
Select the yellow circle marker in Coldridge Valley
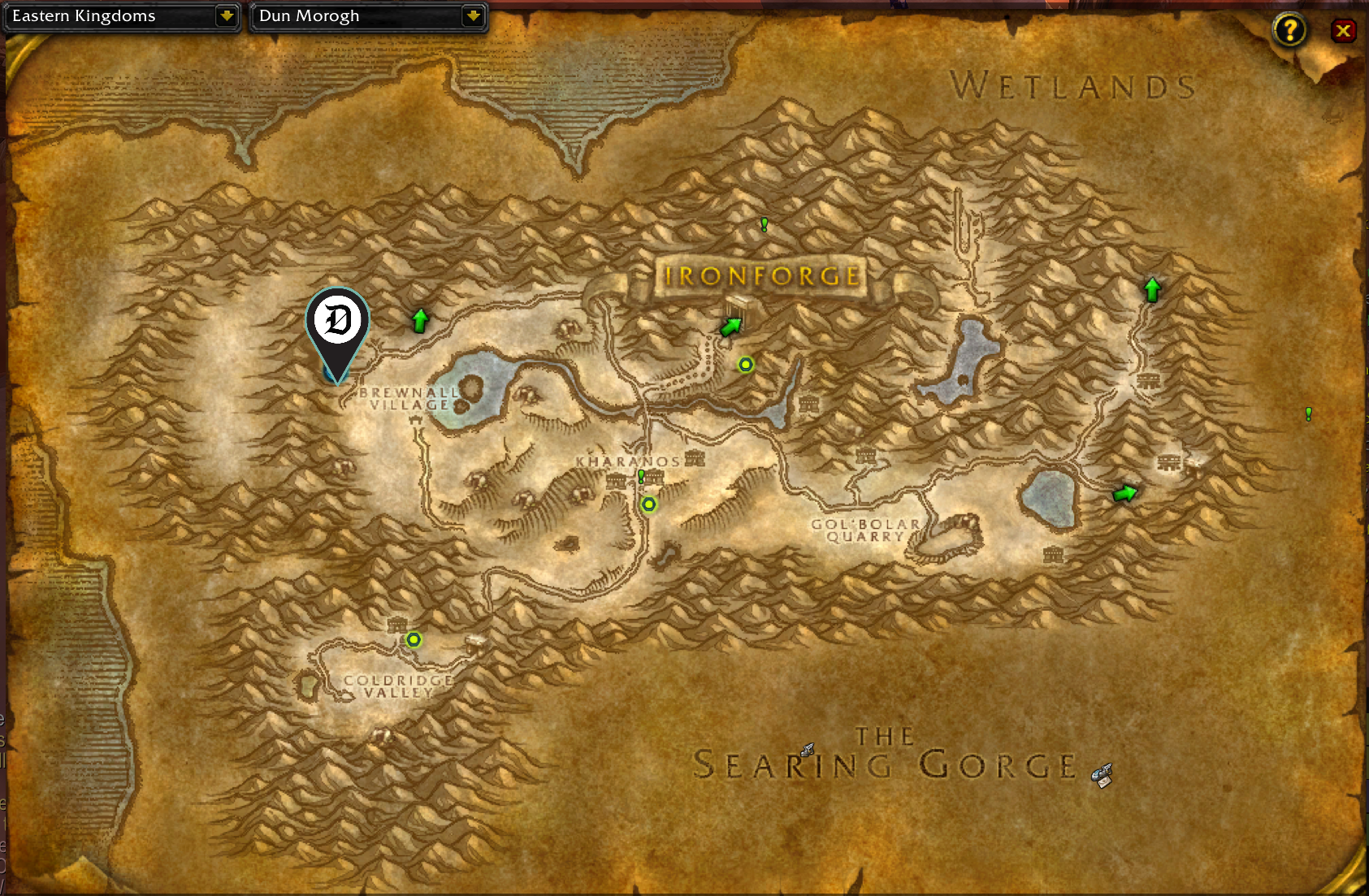pos(413,639)
